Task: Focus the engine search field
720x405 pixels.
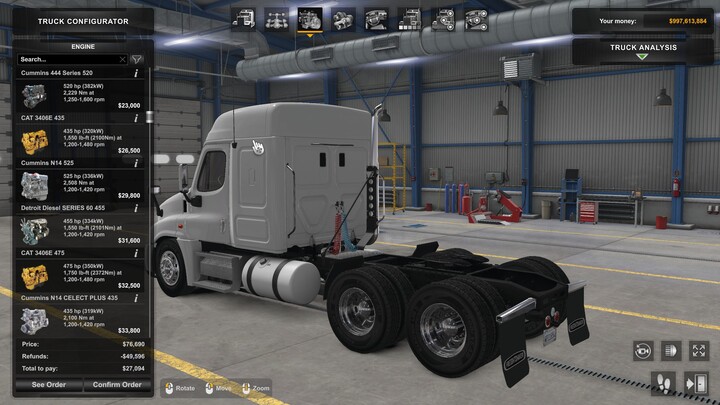Action: pyautogui.click(x=68, y=59)
